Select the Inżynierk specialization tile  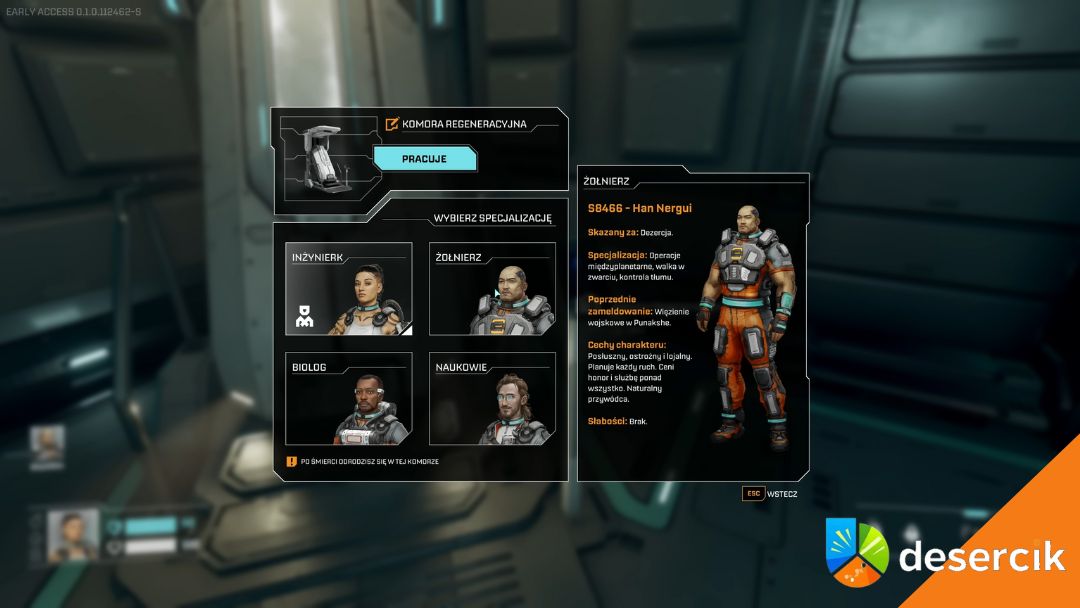348,288
